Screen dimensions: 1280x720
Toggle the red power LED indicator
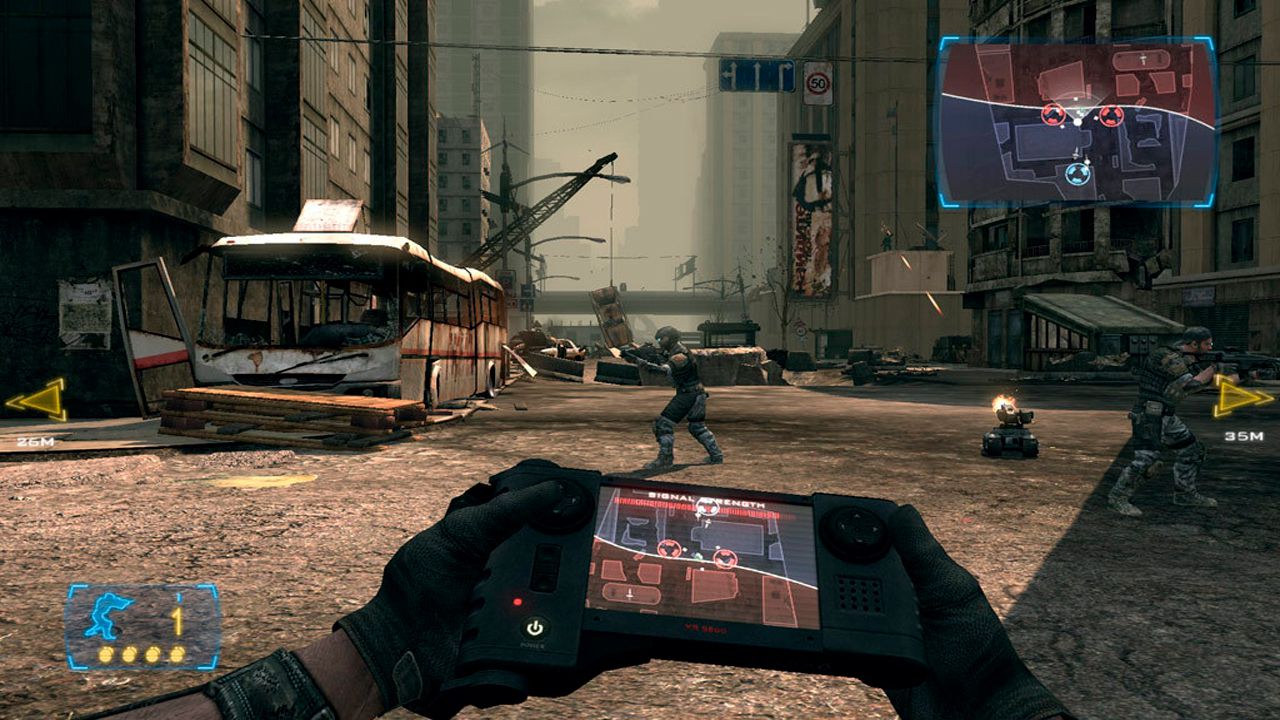point(518,602)
